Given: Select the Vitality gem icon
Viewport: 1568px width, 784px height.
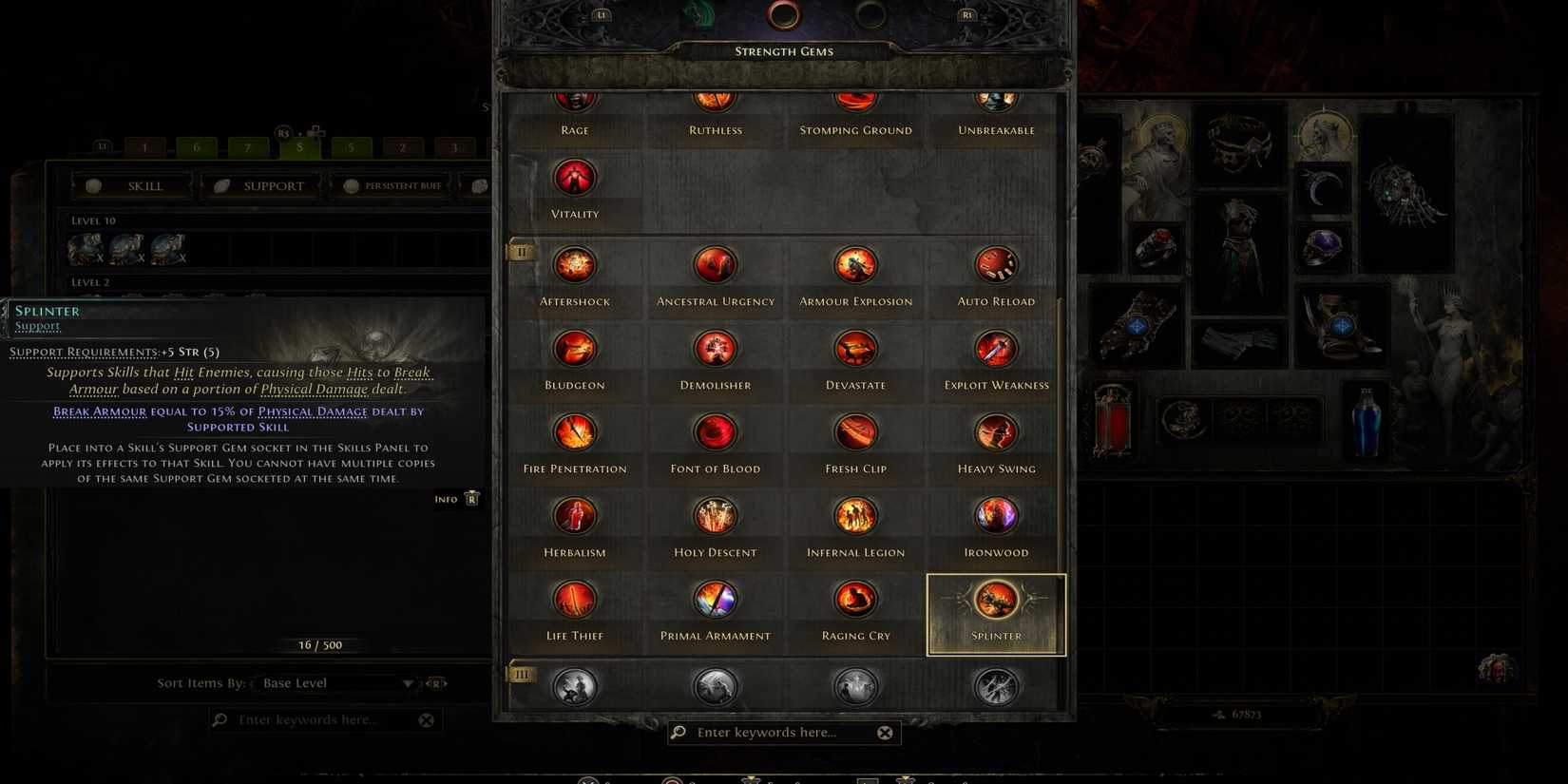Looking at the screenshot, I should click(x=574, y=177).
